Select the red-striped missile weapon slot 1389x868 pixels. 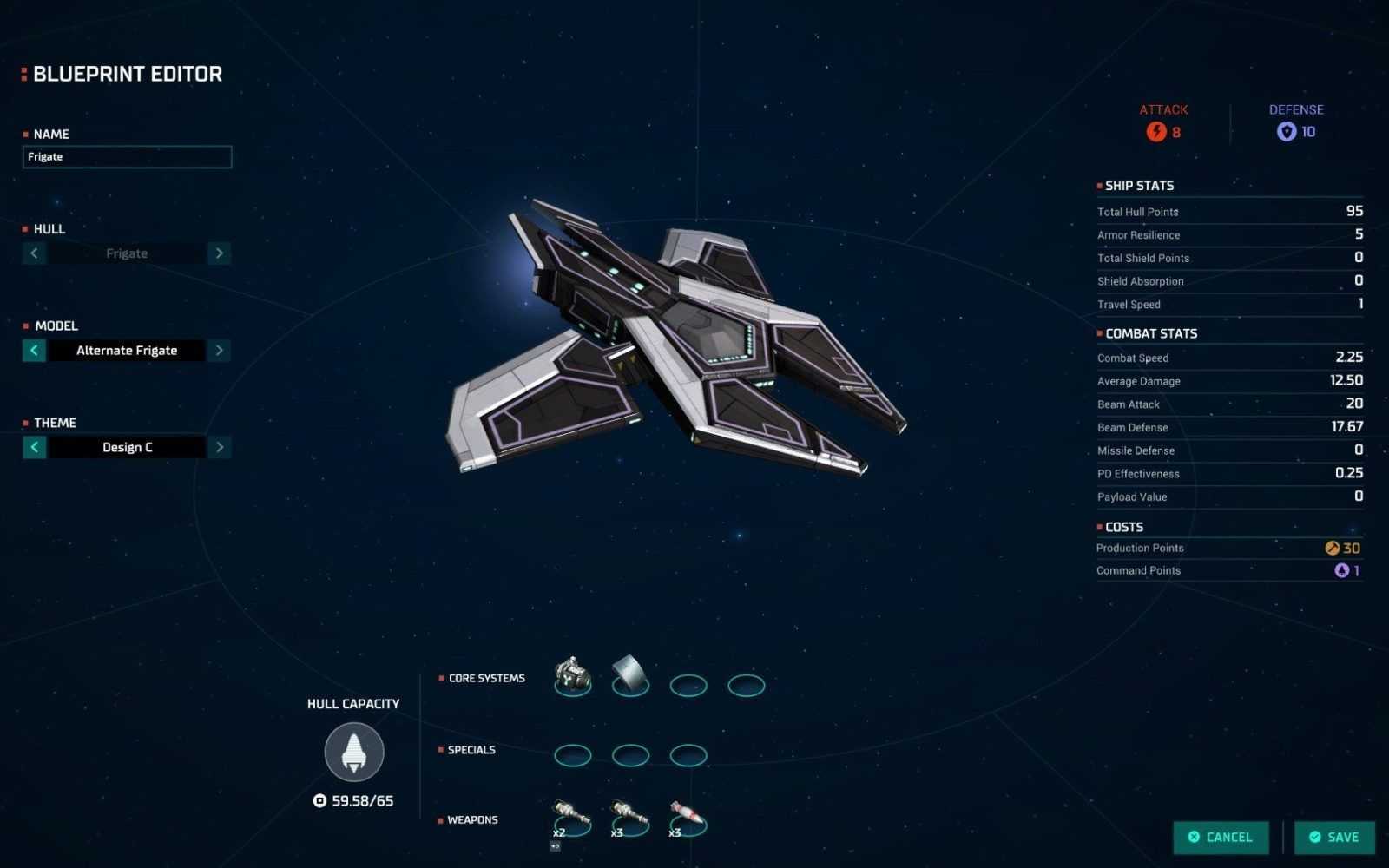[688, 817]
